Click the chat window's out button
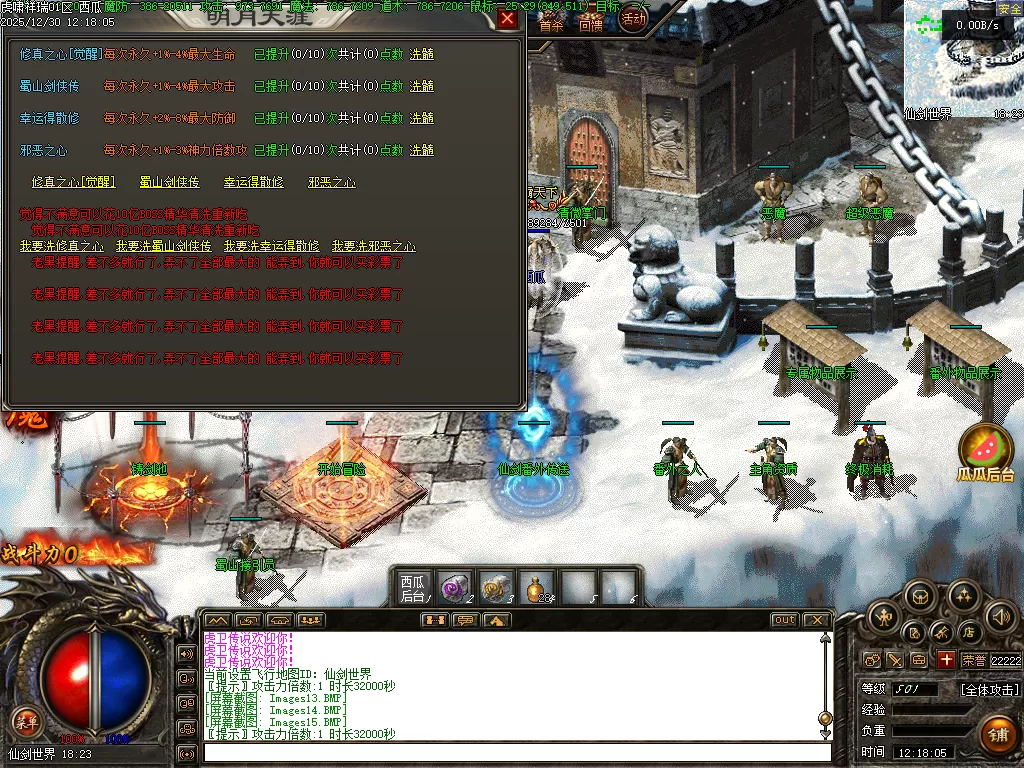Screen dimensions: 1024x768 point(784,620)
